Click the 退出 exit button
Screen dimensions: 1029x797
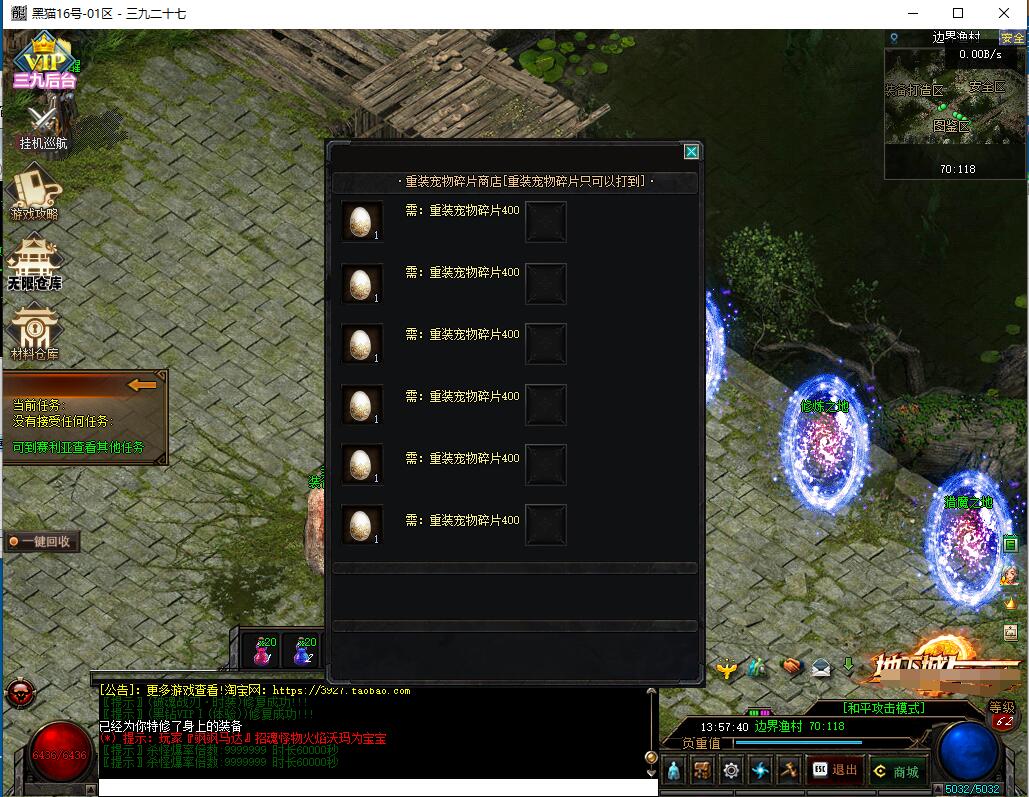[834, 770]
